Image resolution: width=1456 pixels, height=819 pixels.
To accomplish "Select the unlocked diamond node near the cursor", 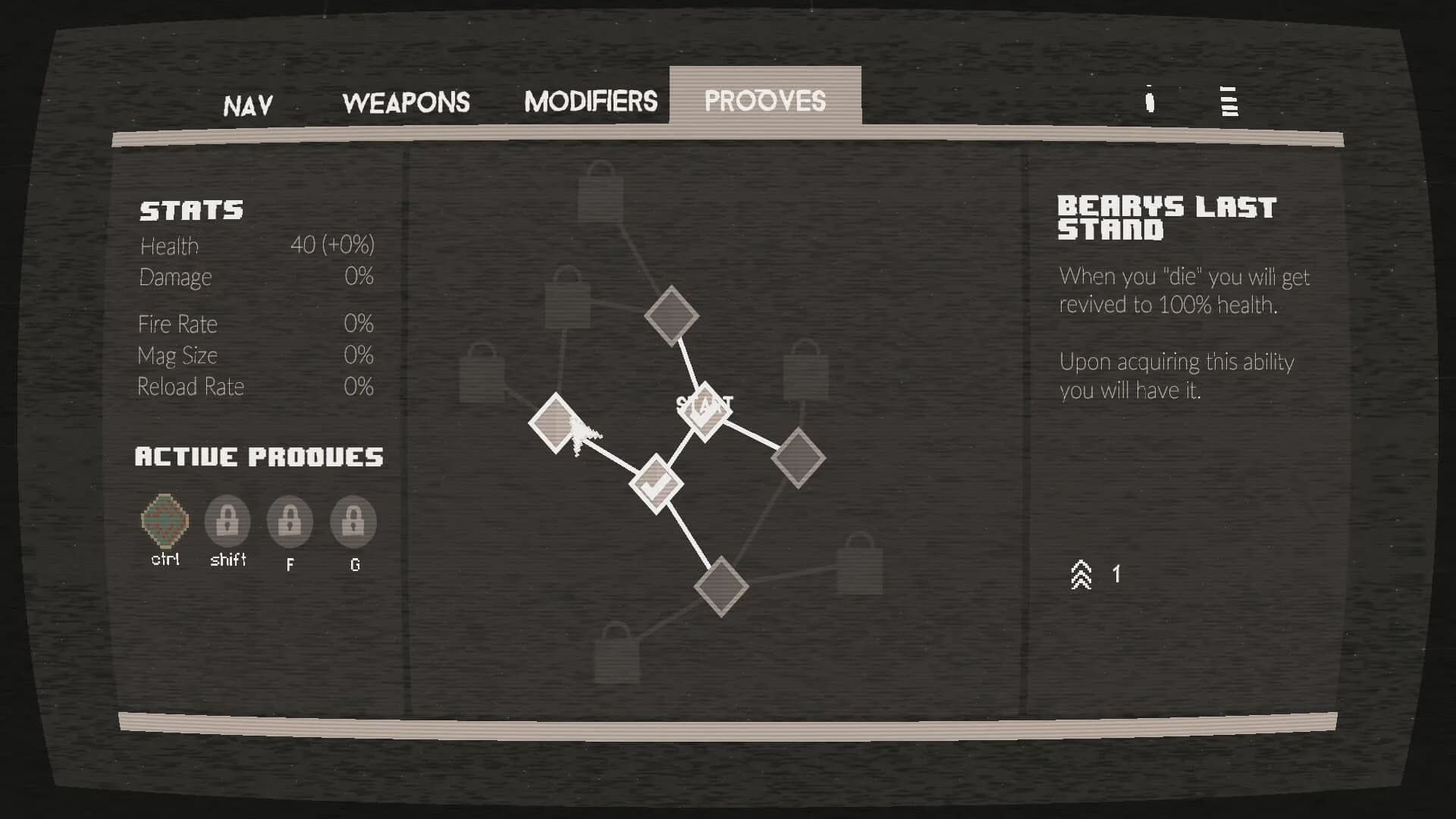I will point(554,425).
